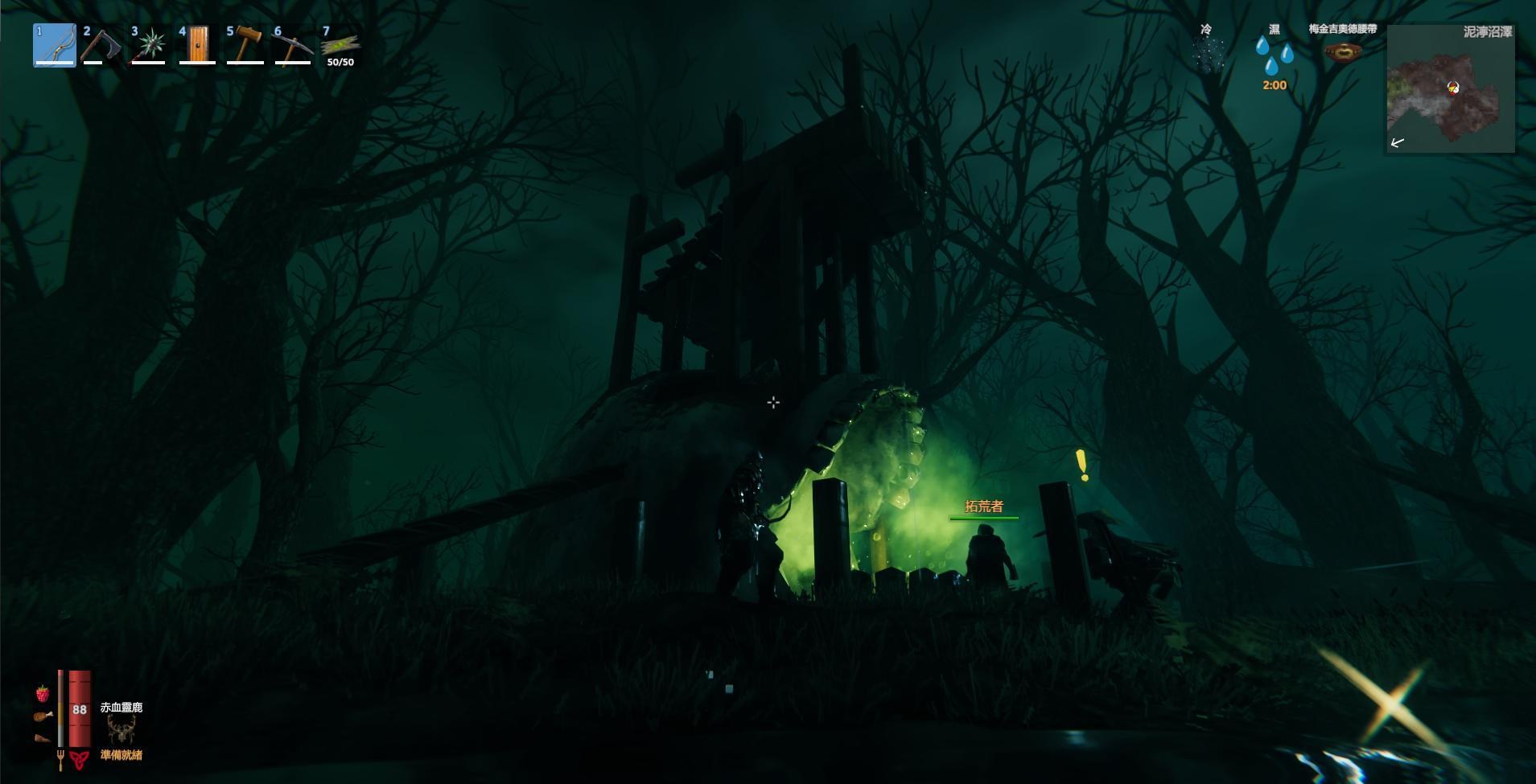
Task: Equip the axe from the hotbar
Action: click(102, 45)
